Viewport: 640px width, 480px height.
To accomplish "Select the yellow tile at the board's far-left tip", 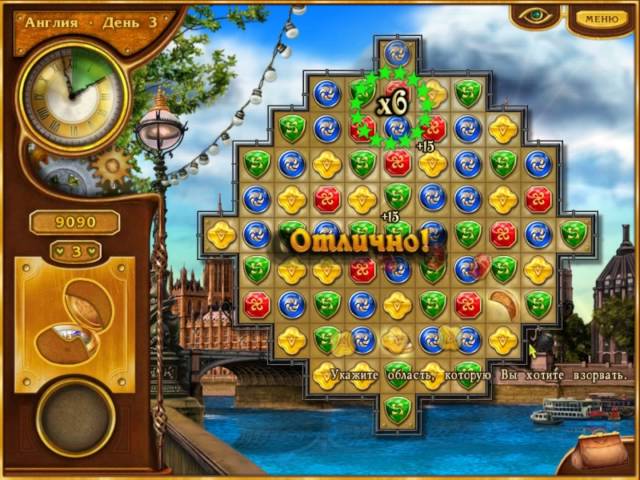I will (221, 233).
